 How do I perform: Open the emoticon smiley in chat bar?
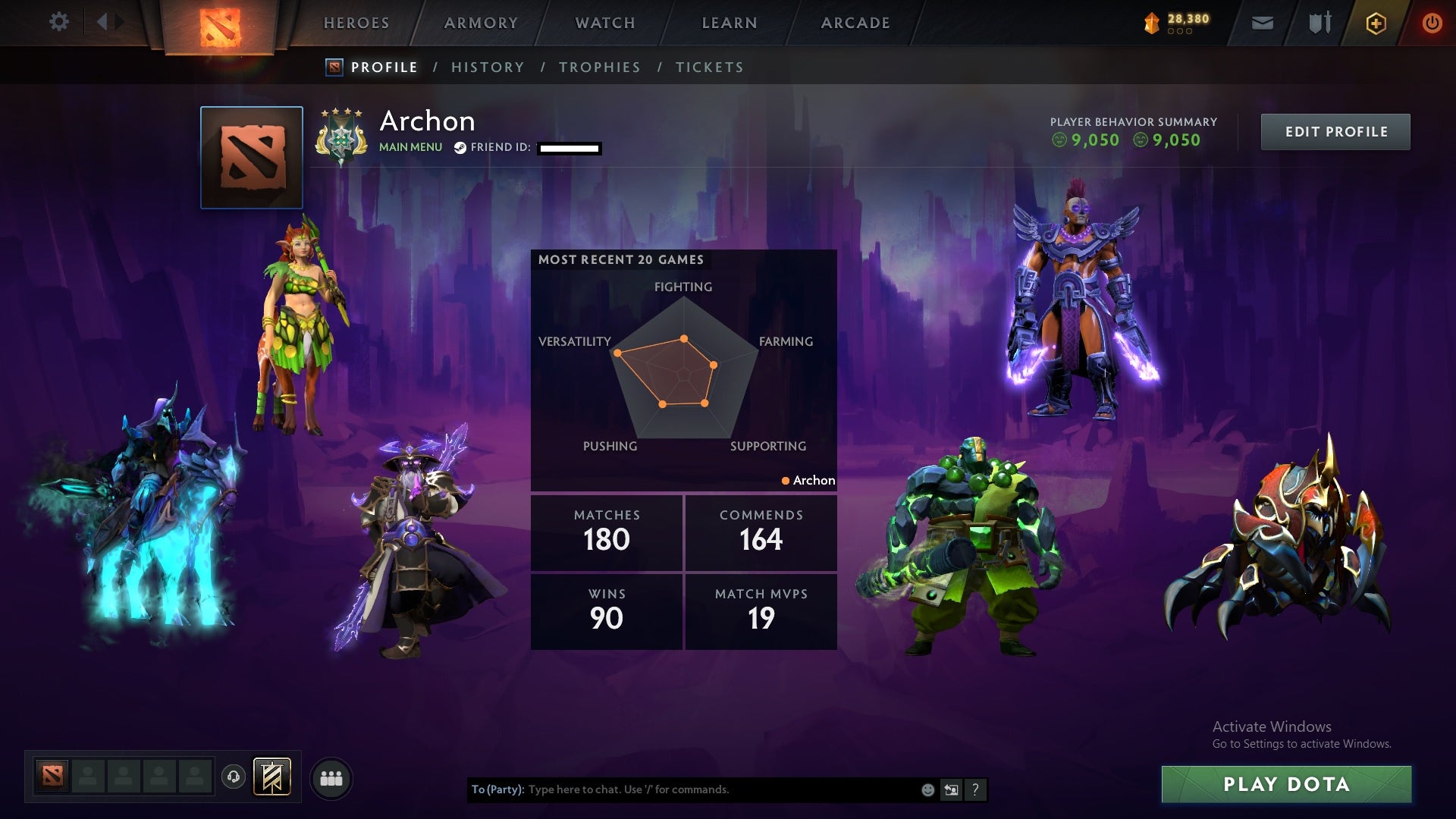pos(927,789)
